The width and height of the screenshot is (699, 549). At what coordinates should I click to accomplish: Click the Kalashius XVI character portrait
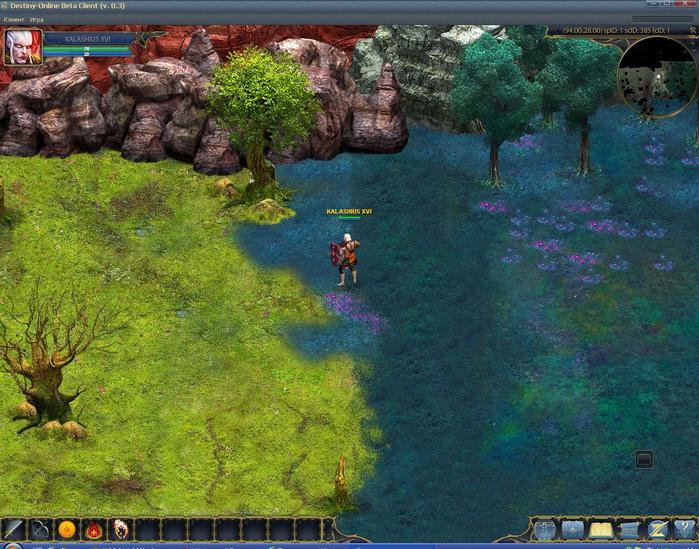[x=22, y=47]
